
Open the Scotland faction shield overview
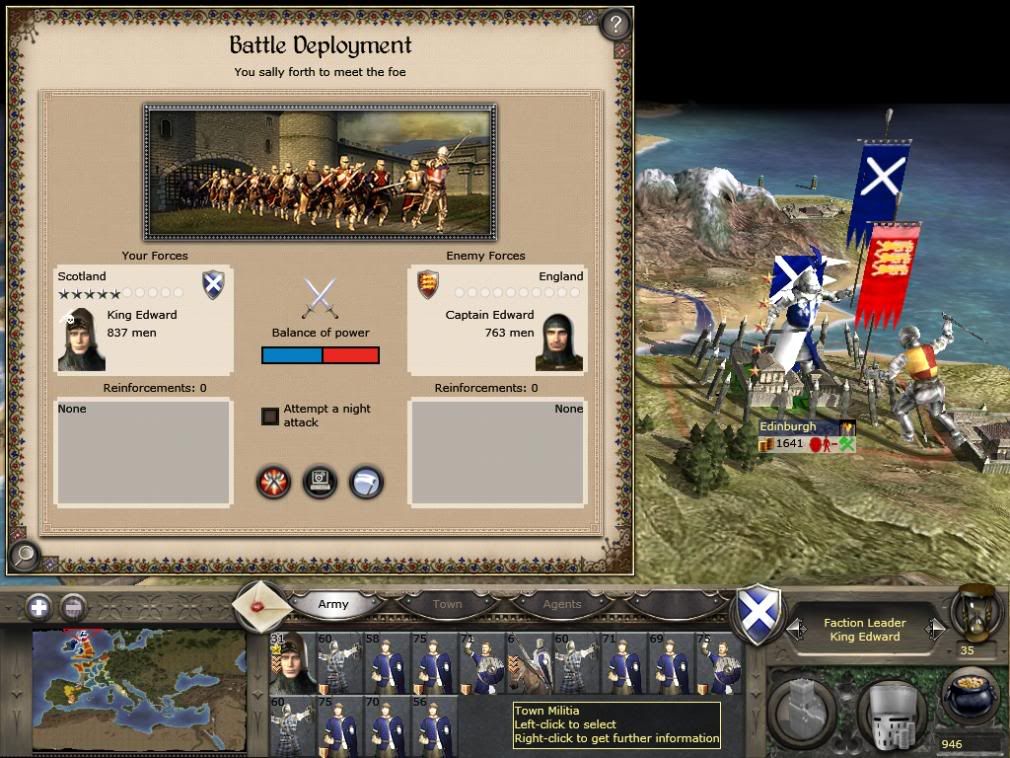pyautogui.click(x=759, y=613)
